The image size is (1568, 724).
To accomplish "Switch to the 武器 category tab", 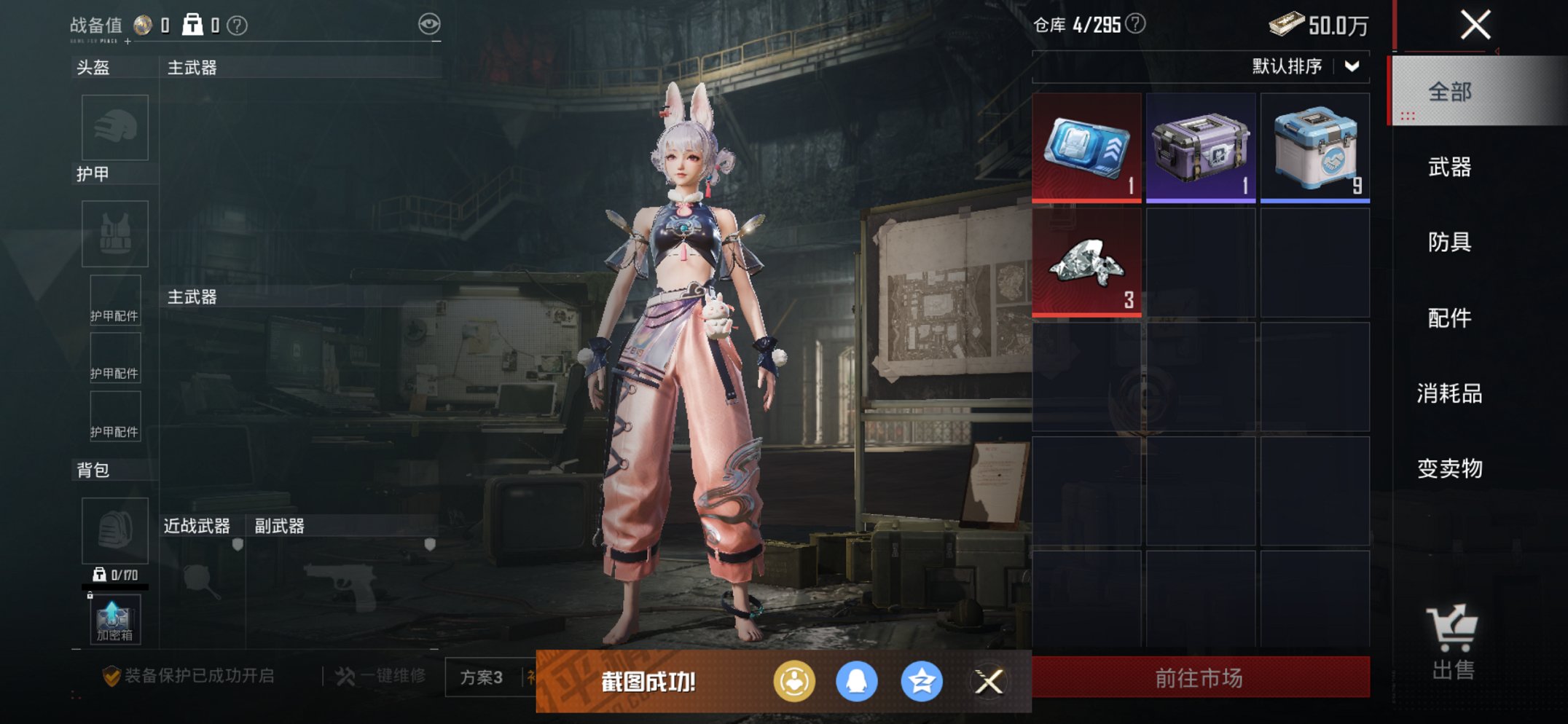I will click(x=1450, y=168).
